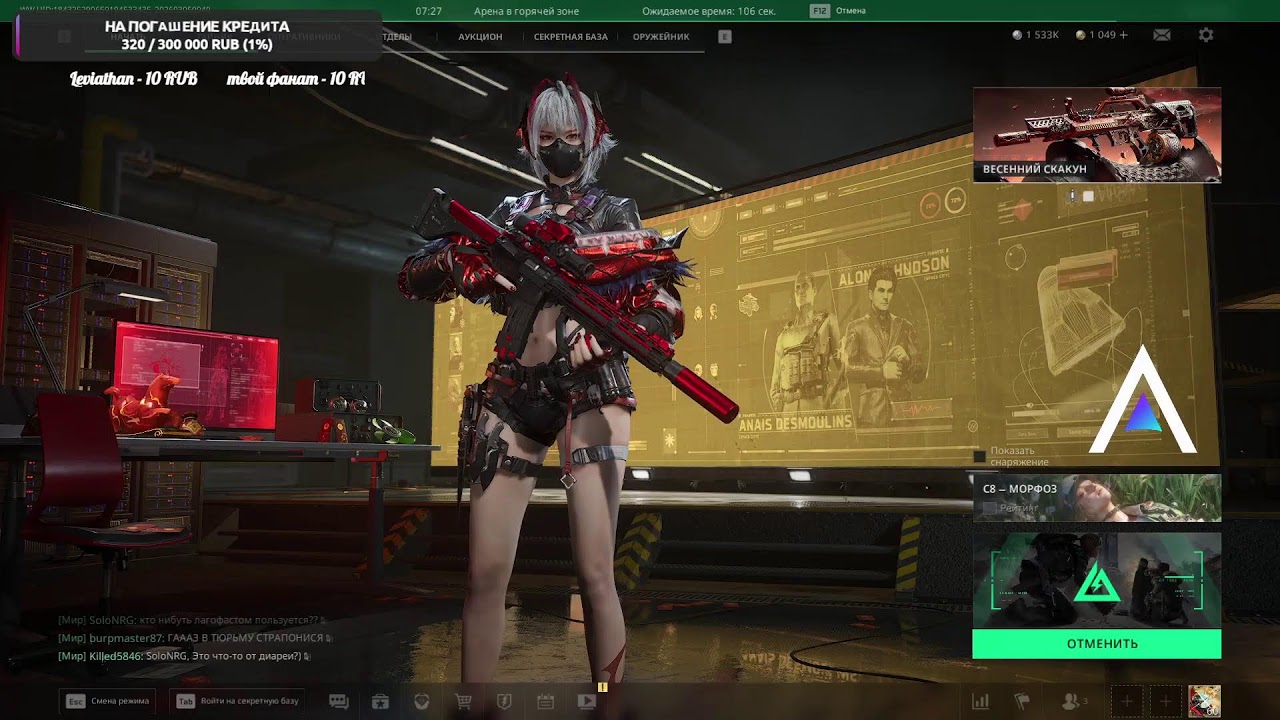This screenshot has height=720, width=1280.
Task: Open the Аукцион tab
Action: tap(480, 37)
